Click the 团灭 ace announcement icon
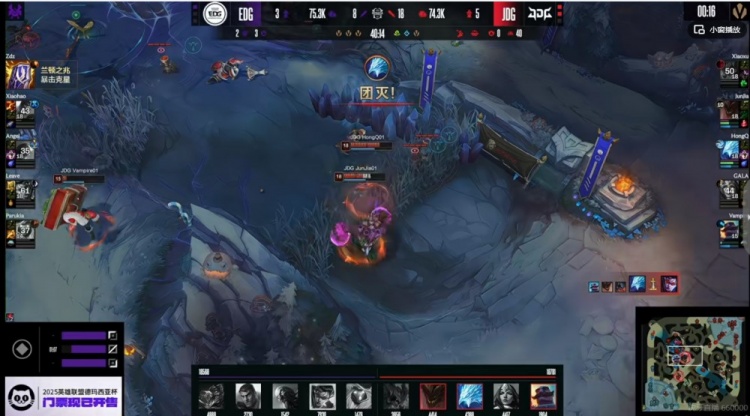 [377, 69]
